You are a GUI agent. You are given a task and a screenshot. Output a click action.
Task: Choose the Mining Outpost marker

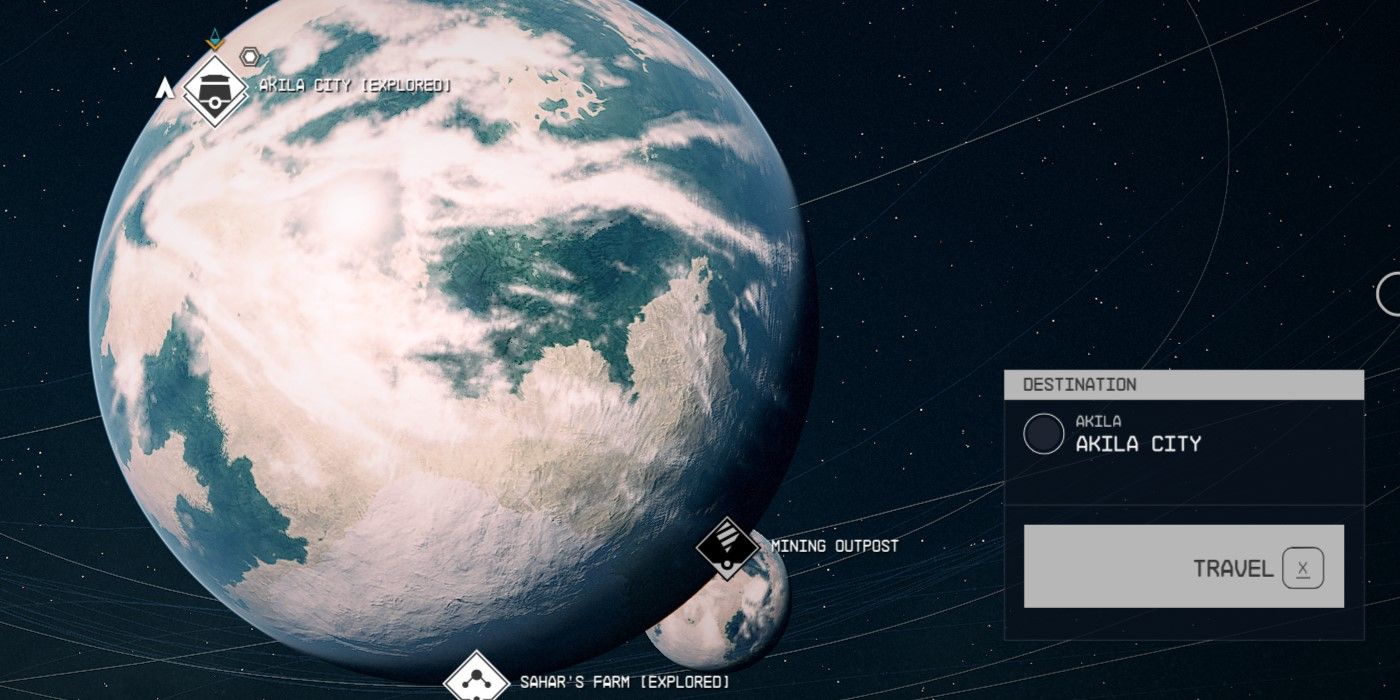click(727, 546)
